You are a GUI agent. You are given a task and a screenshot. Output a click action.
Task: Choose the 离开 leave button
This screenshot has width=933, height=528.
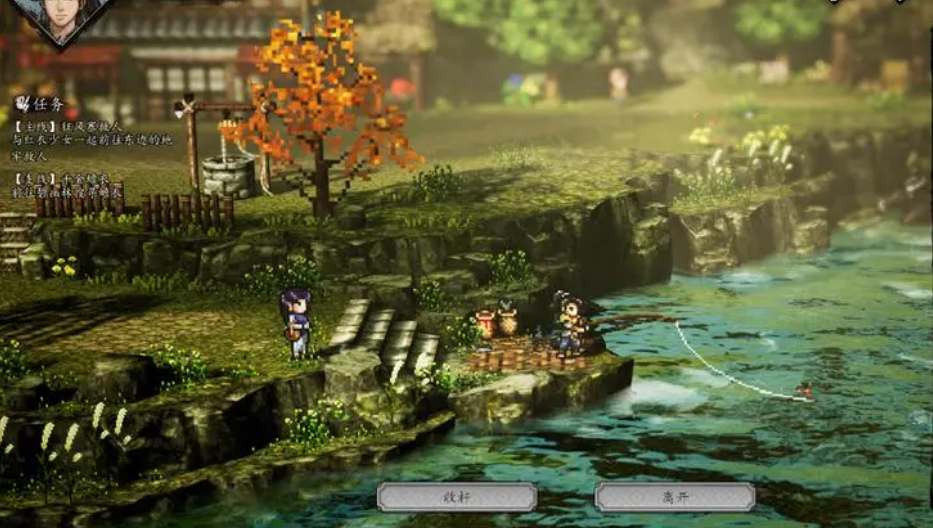[x=674, y=497]
